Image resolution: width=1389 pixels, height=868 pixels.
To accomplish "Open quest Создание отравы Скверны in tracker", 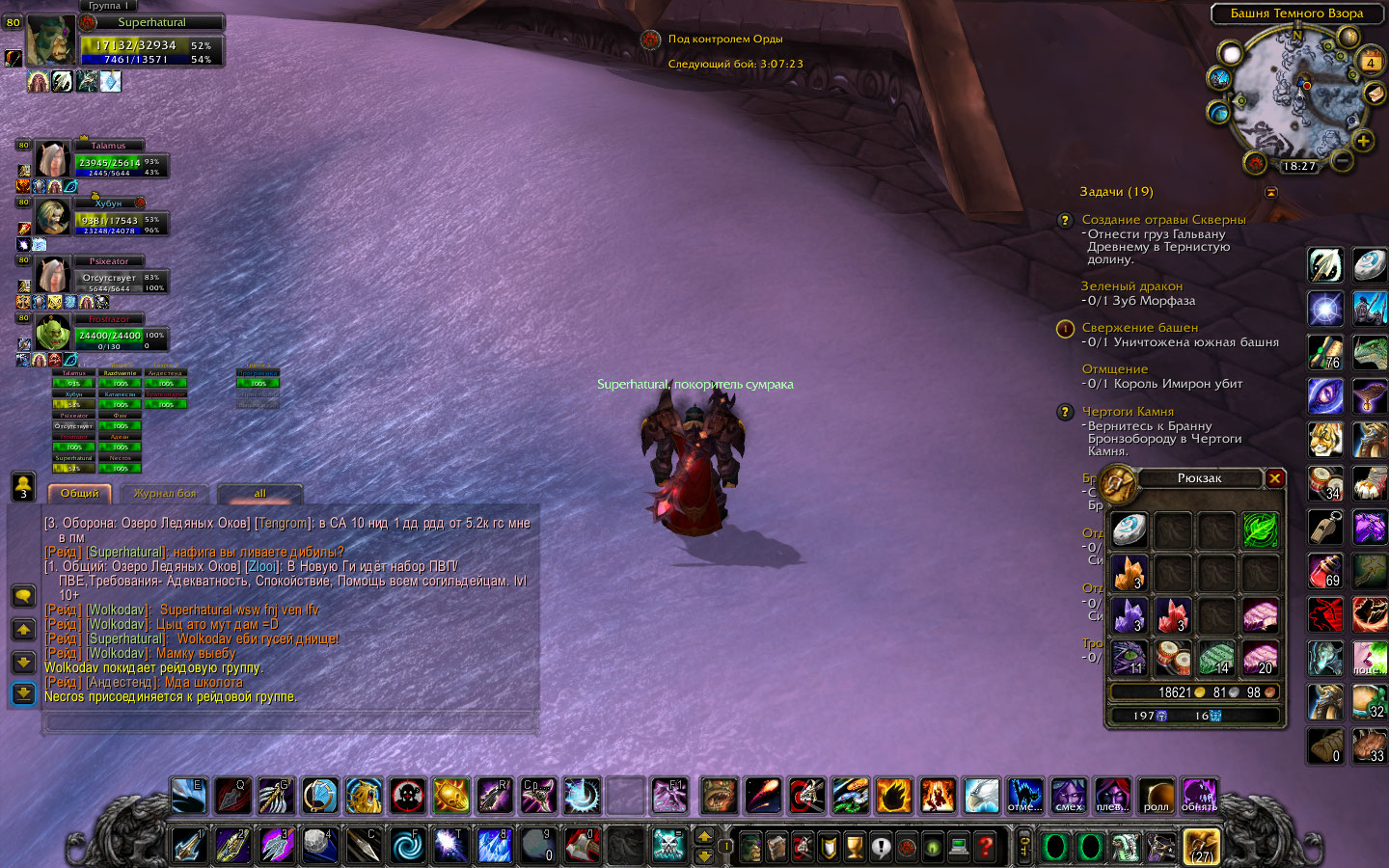I will pyautogui.click(x=1163, y=220).
